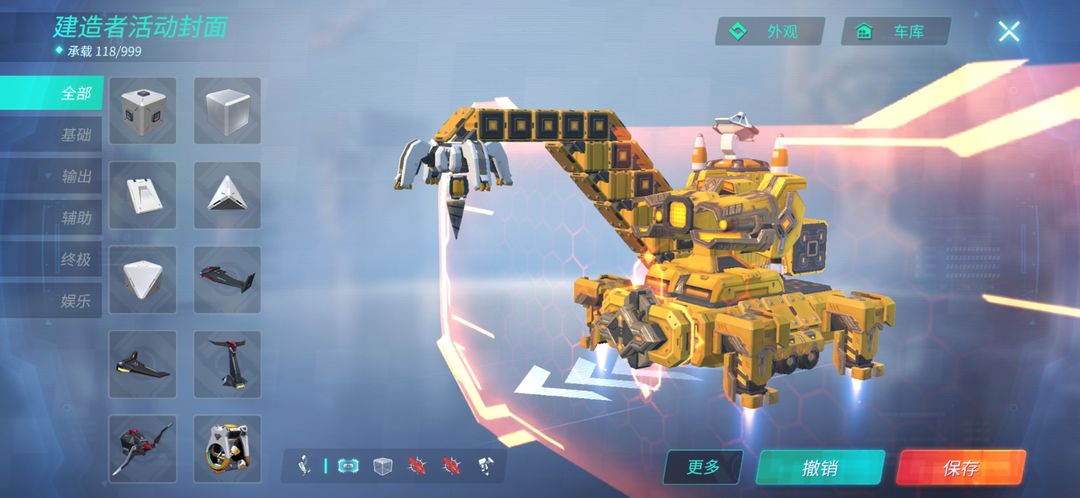The width and height of the screenshot is (1080, 498).
Task: Choose the vertical tail fin part
Action: point(227,363)
